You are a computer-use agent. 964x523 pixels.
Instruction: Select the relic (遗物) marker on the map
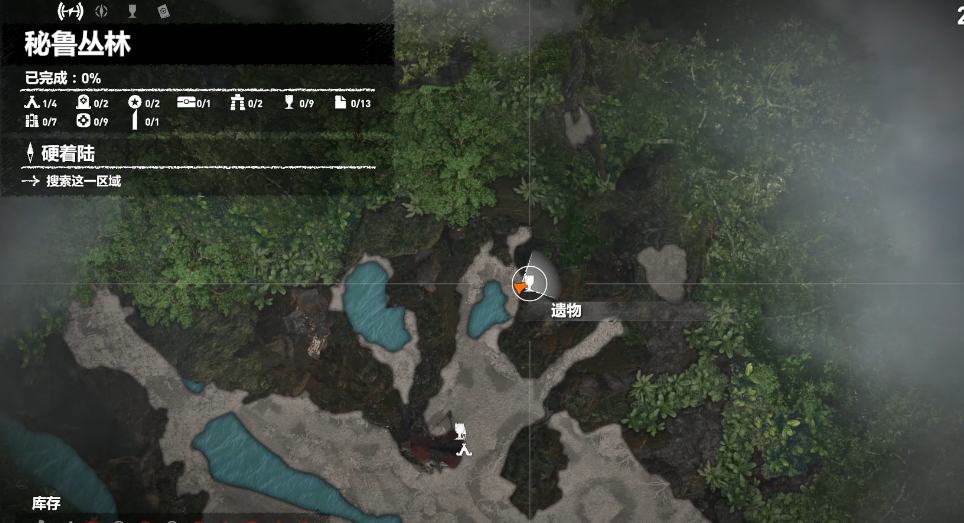[x=528, y=284]
